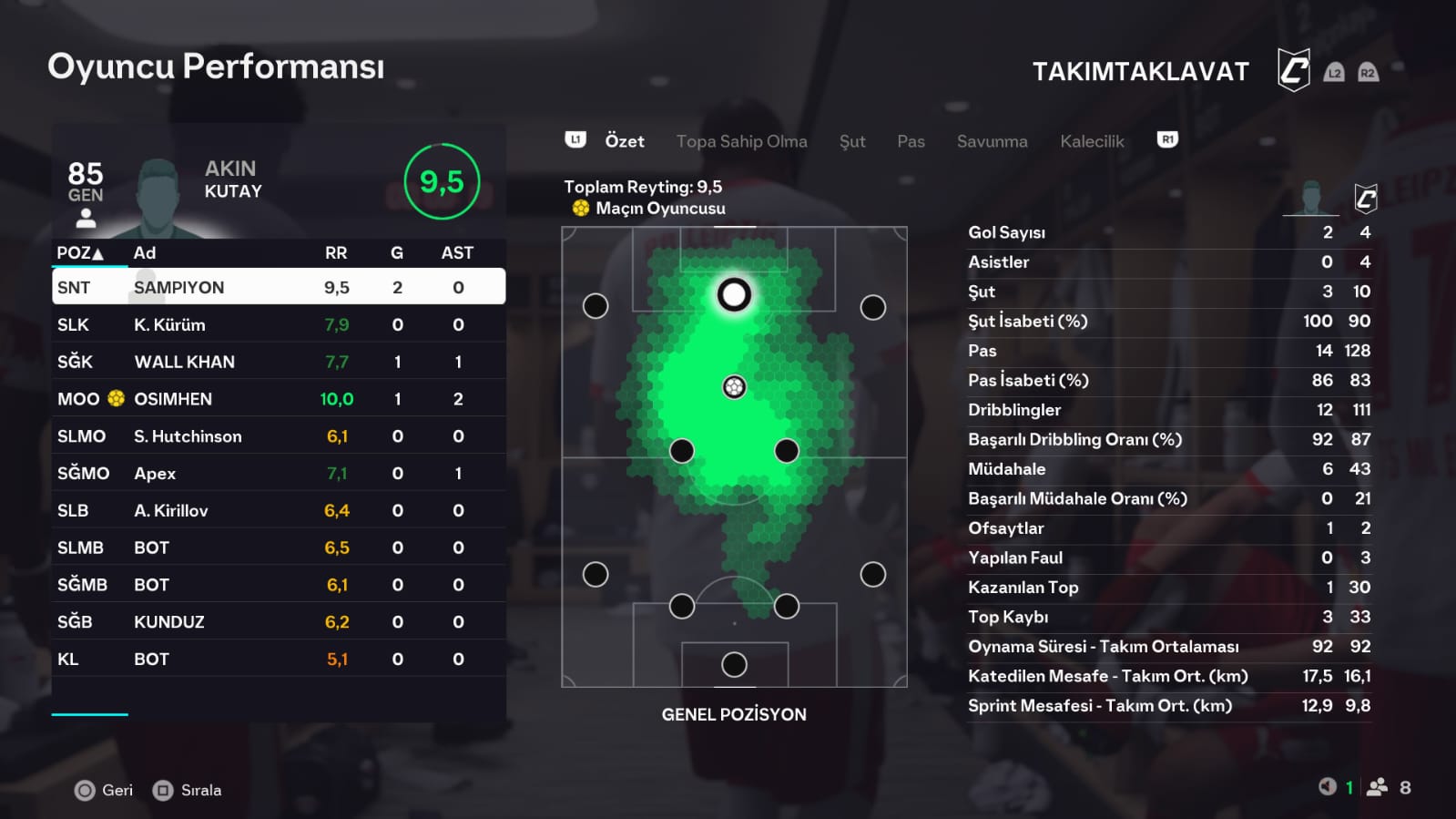This screenshot has height=819, width=1456.
Task: Choose the Apex player row
Action: [x=278, y=474]
